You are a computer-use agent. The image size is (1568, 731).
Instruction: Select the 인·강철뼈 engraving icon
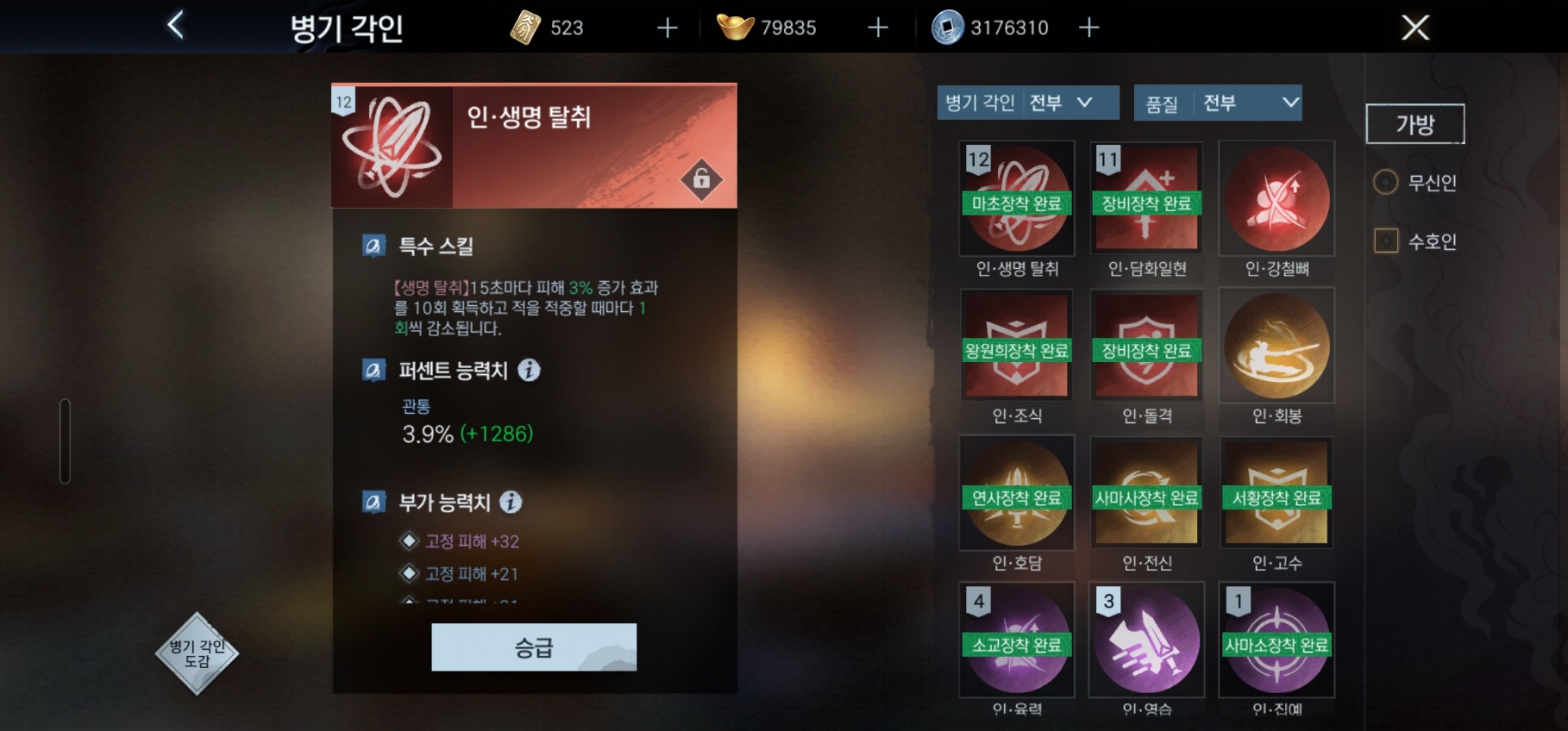[1276, 198]
